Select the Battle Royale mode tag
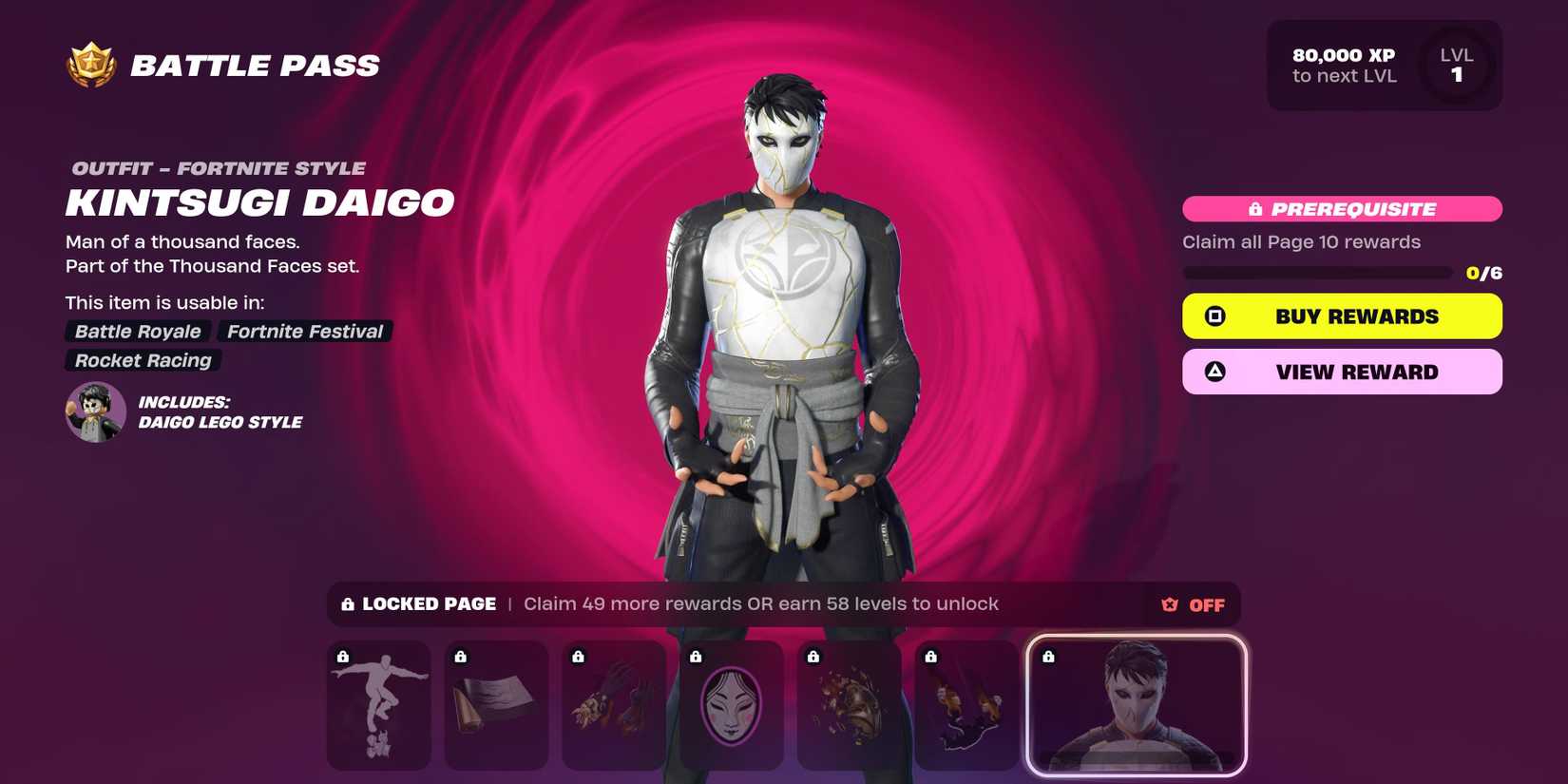1568x784 pixels. point(136,332)
